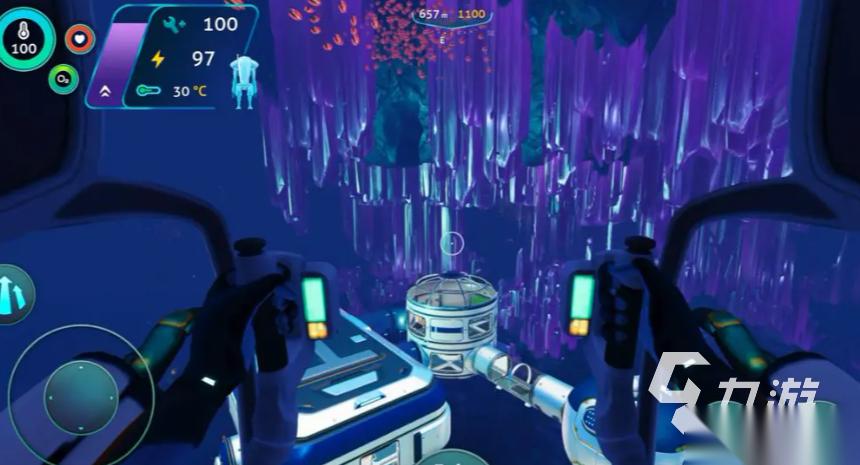Activate the upward arrows boost button
The image size is (860, 465).
[12, 293]
